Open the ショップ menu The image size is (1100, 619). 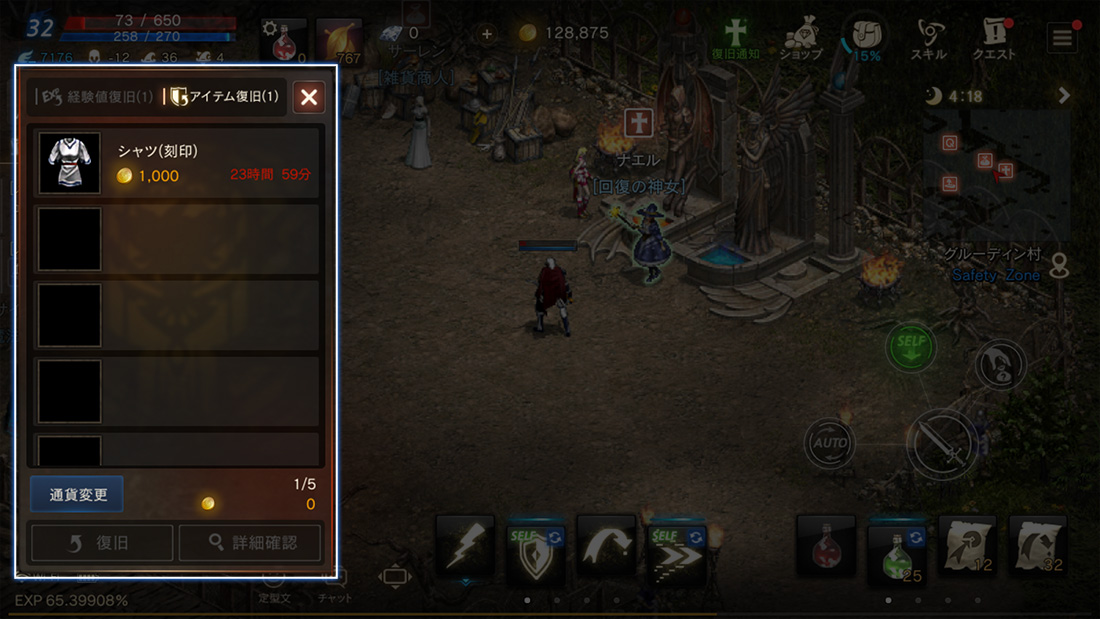pos(800,40)
